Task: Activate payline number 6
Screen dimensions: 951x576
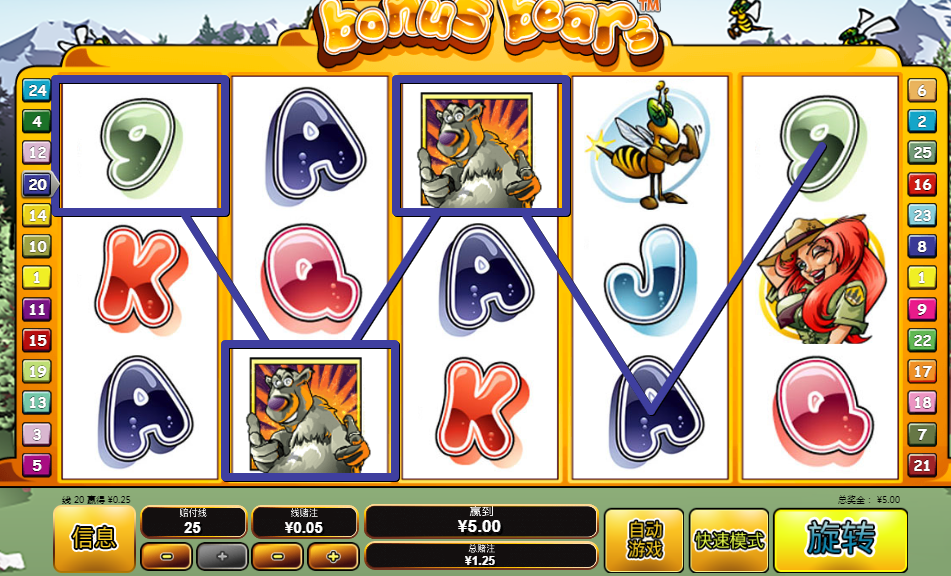Action: pos(920,90)
